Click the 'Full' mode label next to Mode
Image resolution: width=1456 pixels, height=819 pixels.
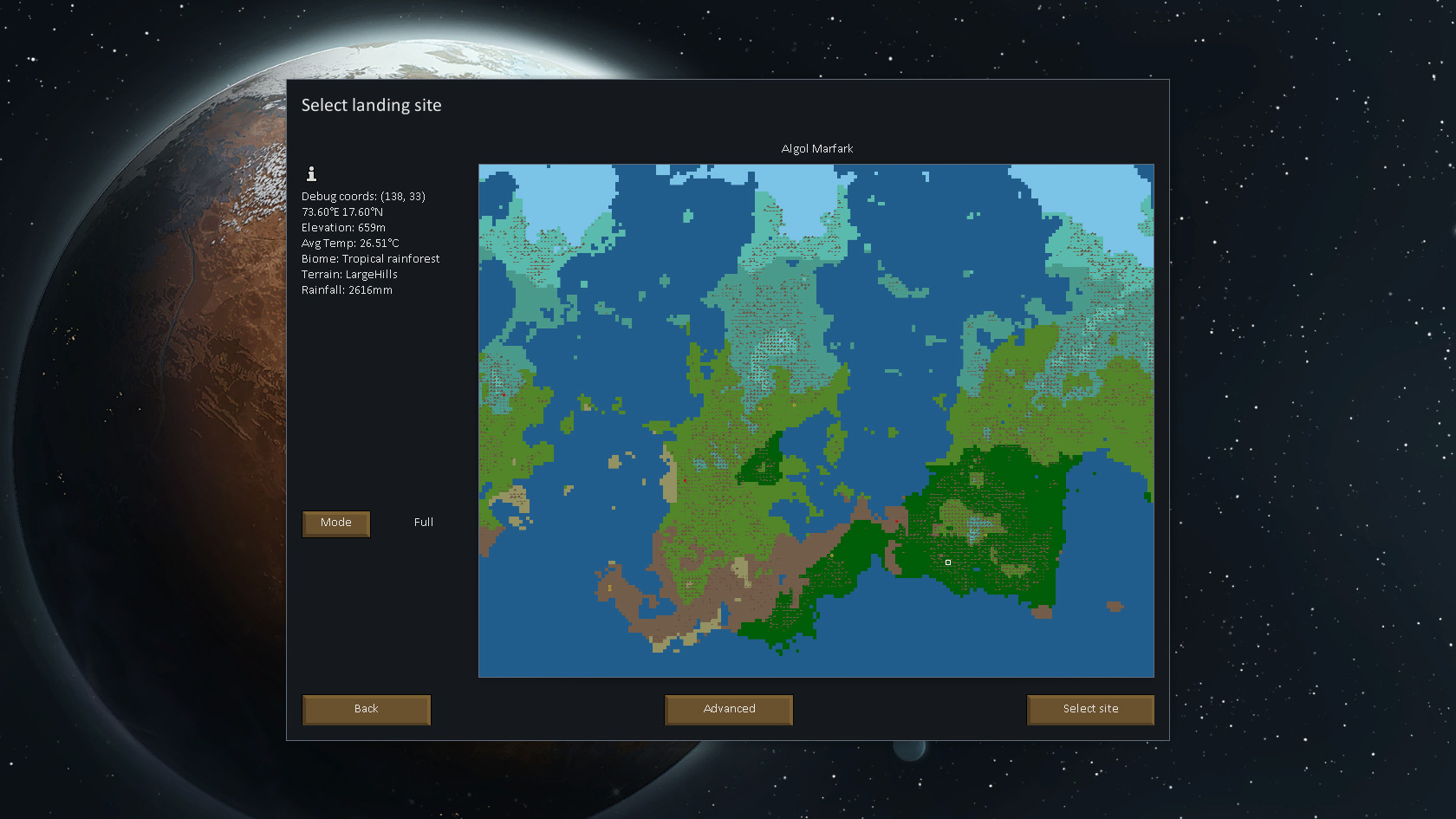click(424, 523)
